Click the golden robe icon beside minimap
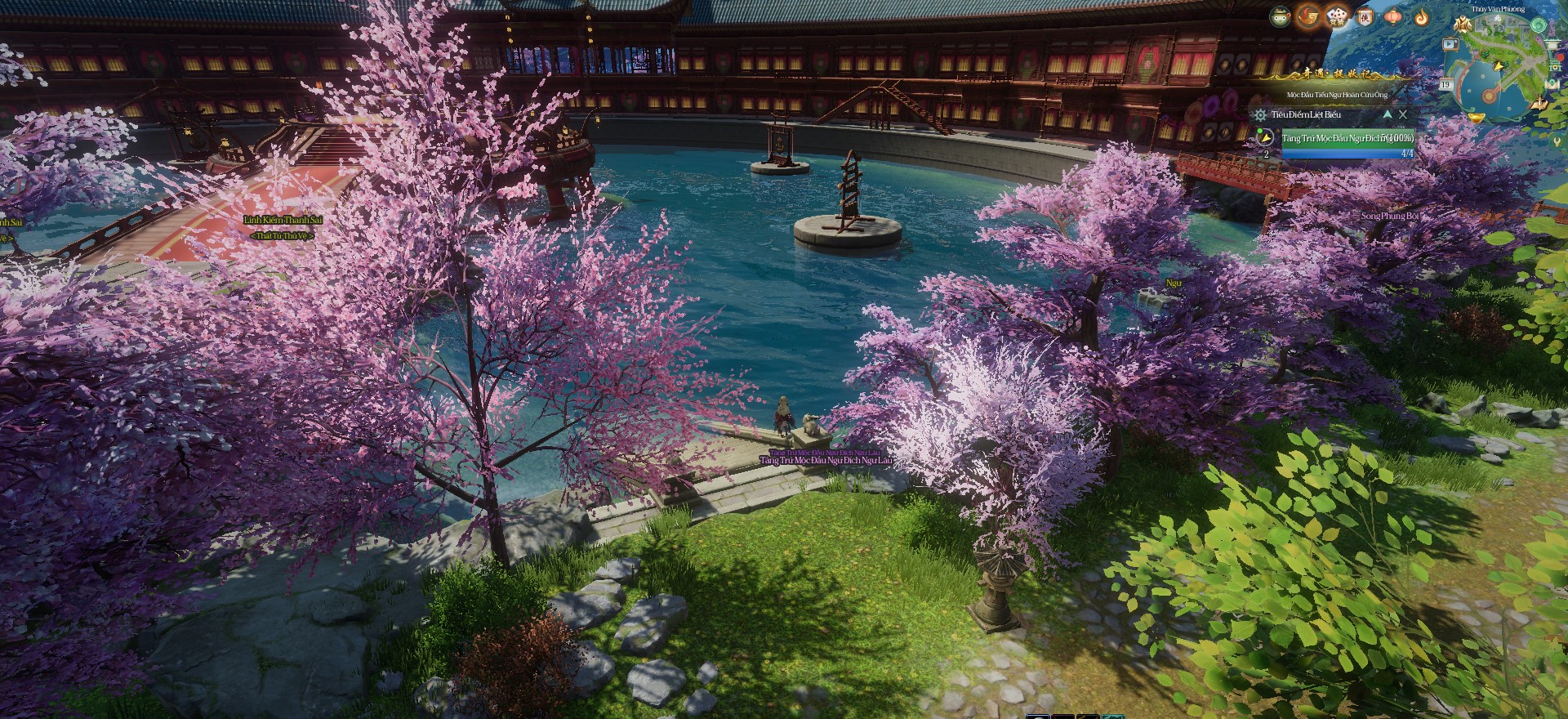Image resolution: width=1568 pixels, height=719 pixels. [1463, 25]
